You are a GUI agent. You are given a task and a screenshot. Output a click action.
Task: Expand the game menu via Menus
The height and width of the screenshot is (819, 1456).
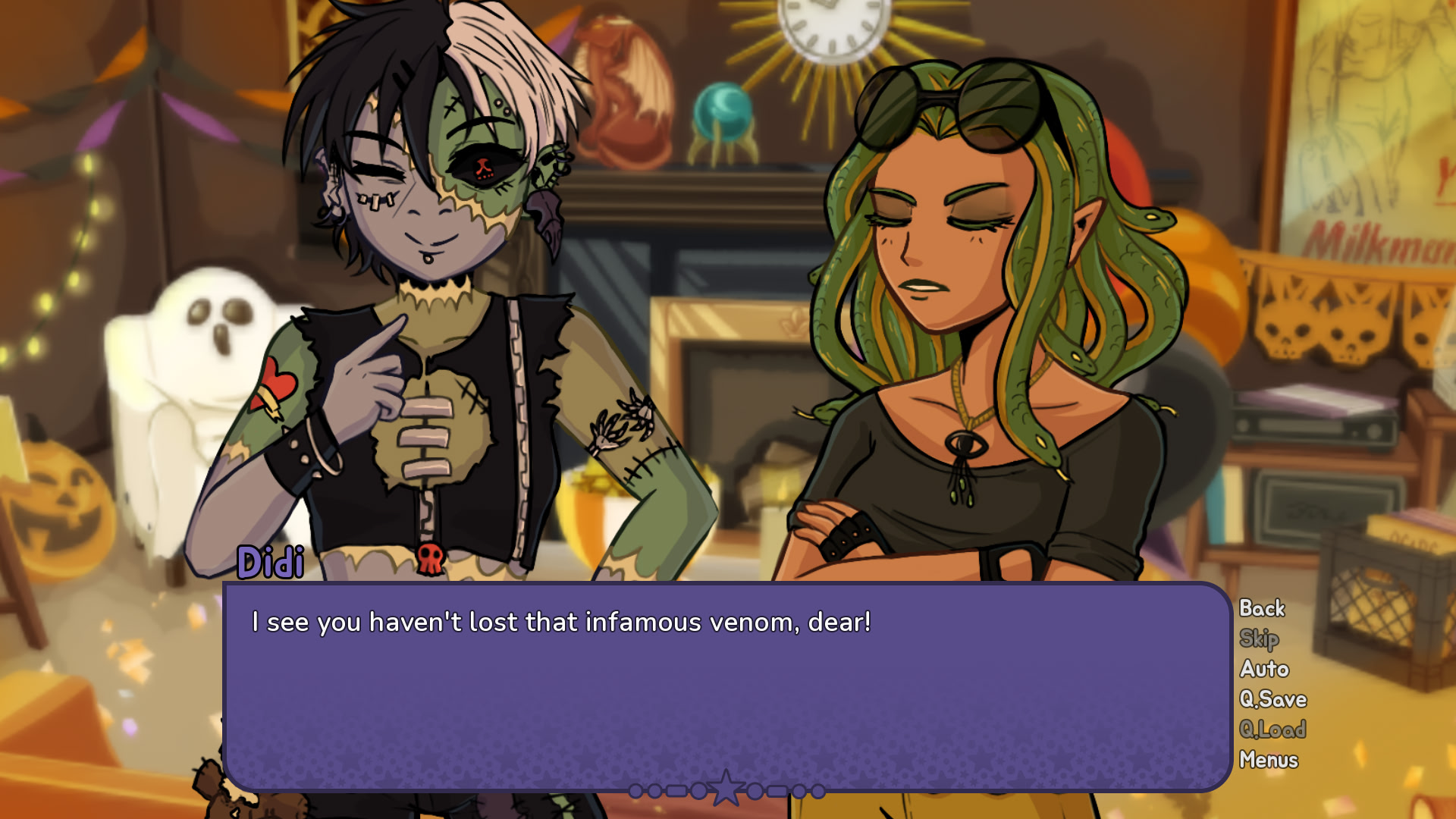pyautogui.click(x=1268, y=760)
